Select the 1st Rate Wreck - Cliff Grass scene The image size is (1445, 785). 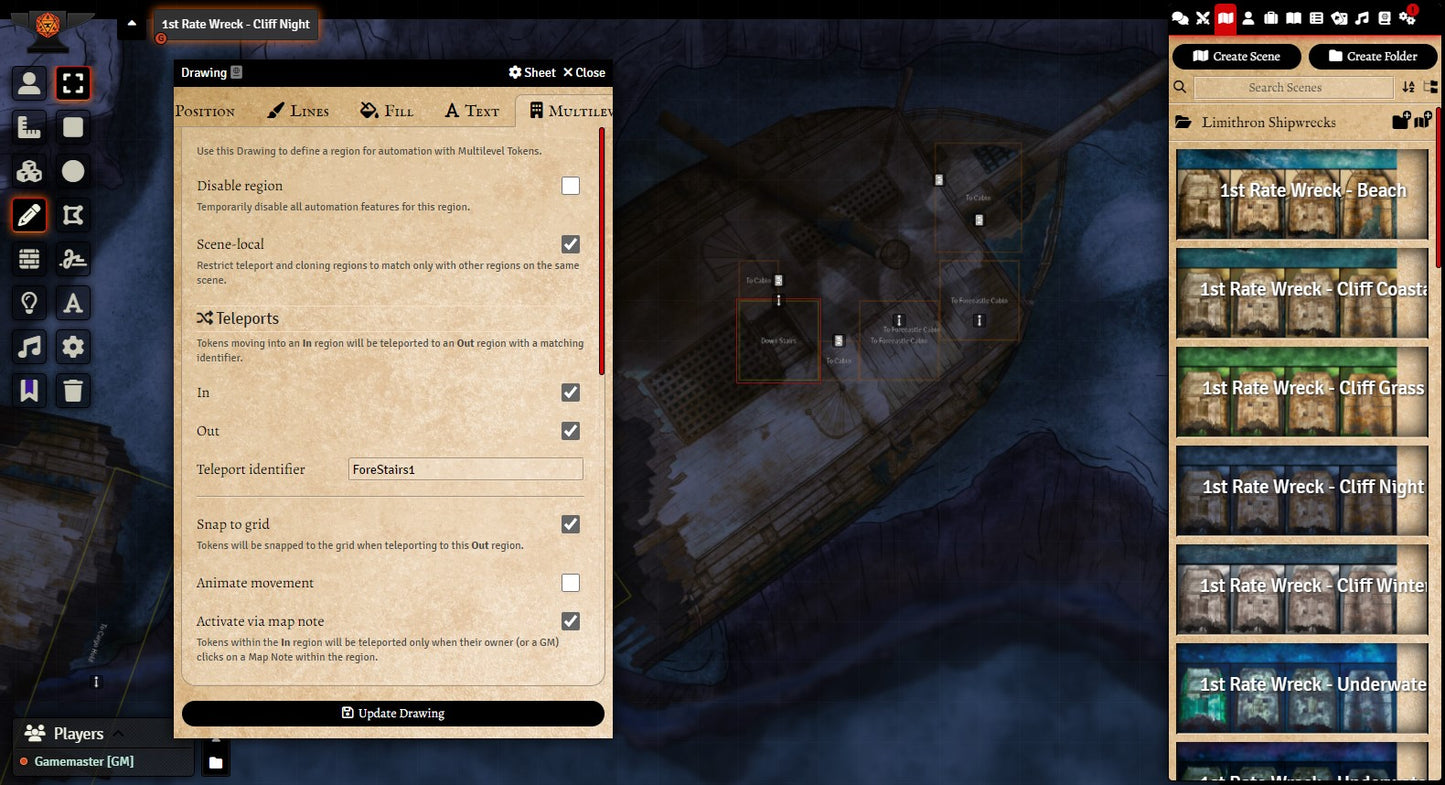tap(1302, 391)
